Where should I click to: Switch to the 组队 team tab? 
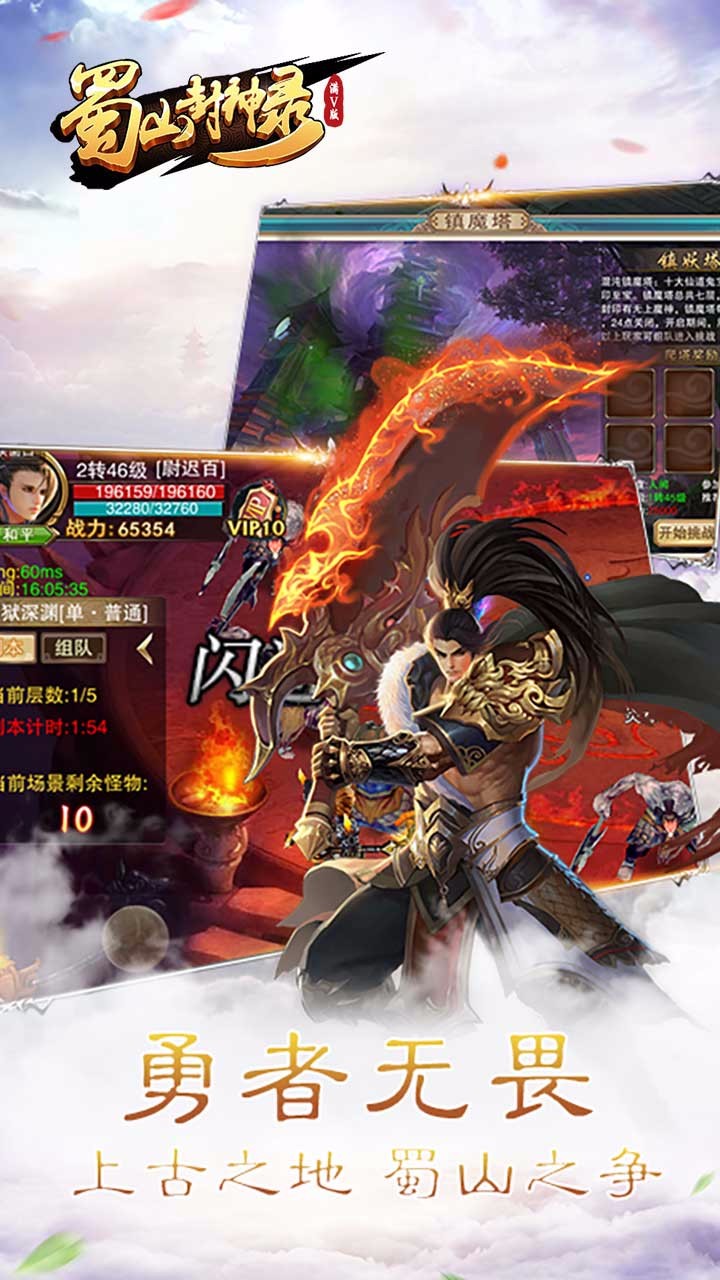point(74,648)
